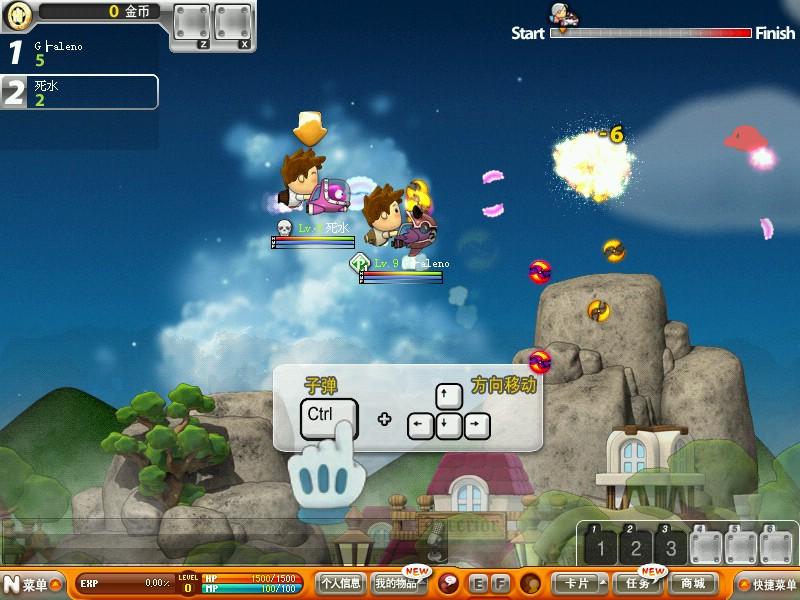Click the F button on bottom bar
Image resolution: width=800 pixels, height=600 pixels.
(500, 583)
